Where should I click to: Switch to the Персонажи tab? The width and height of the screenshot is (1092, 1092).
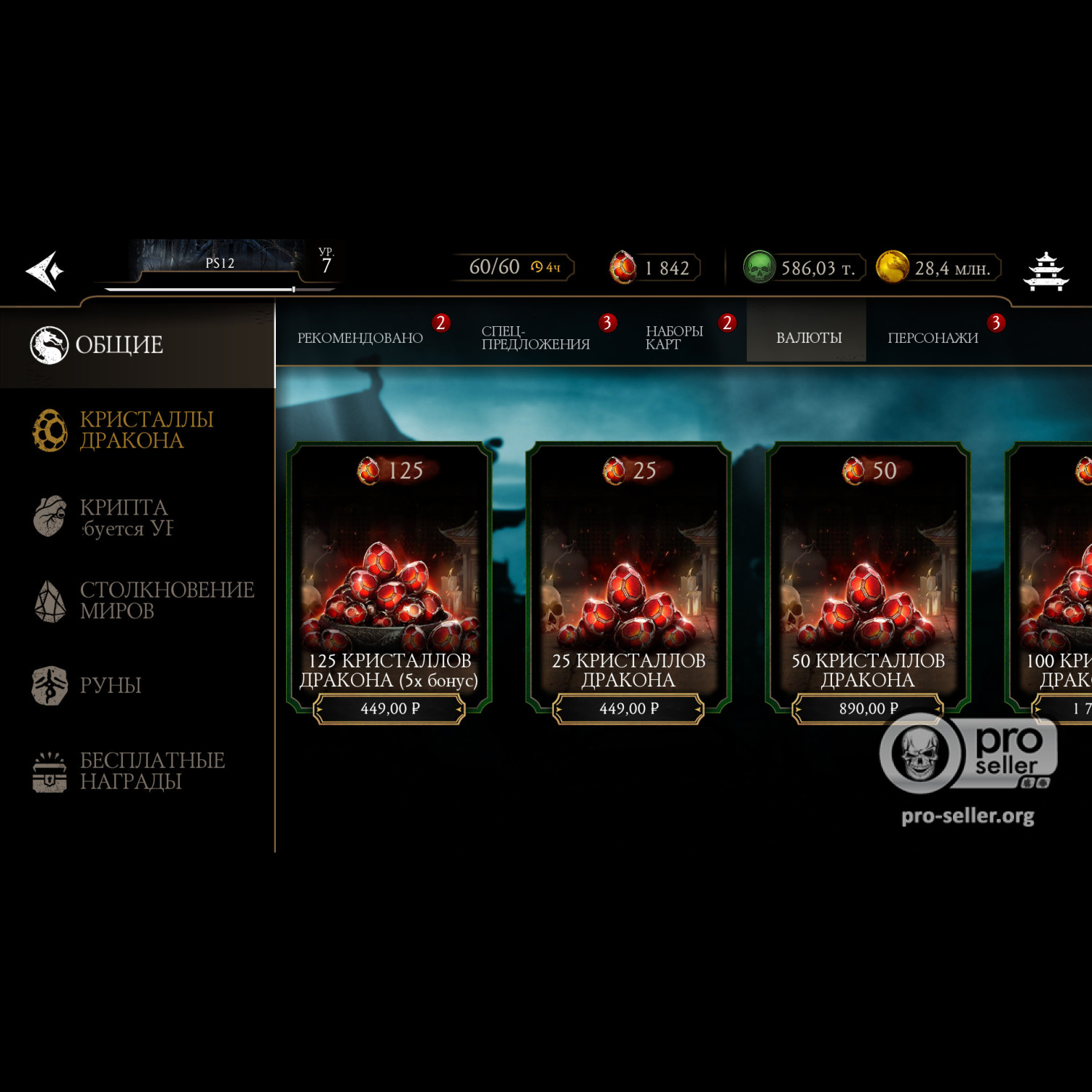point(933,338)
